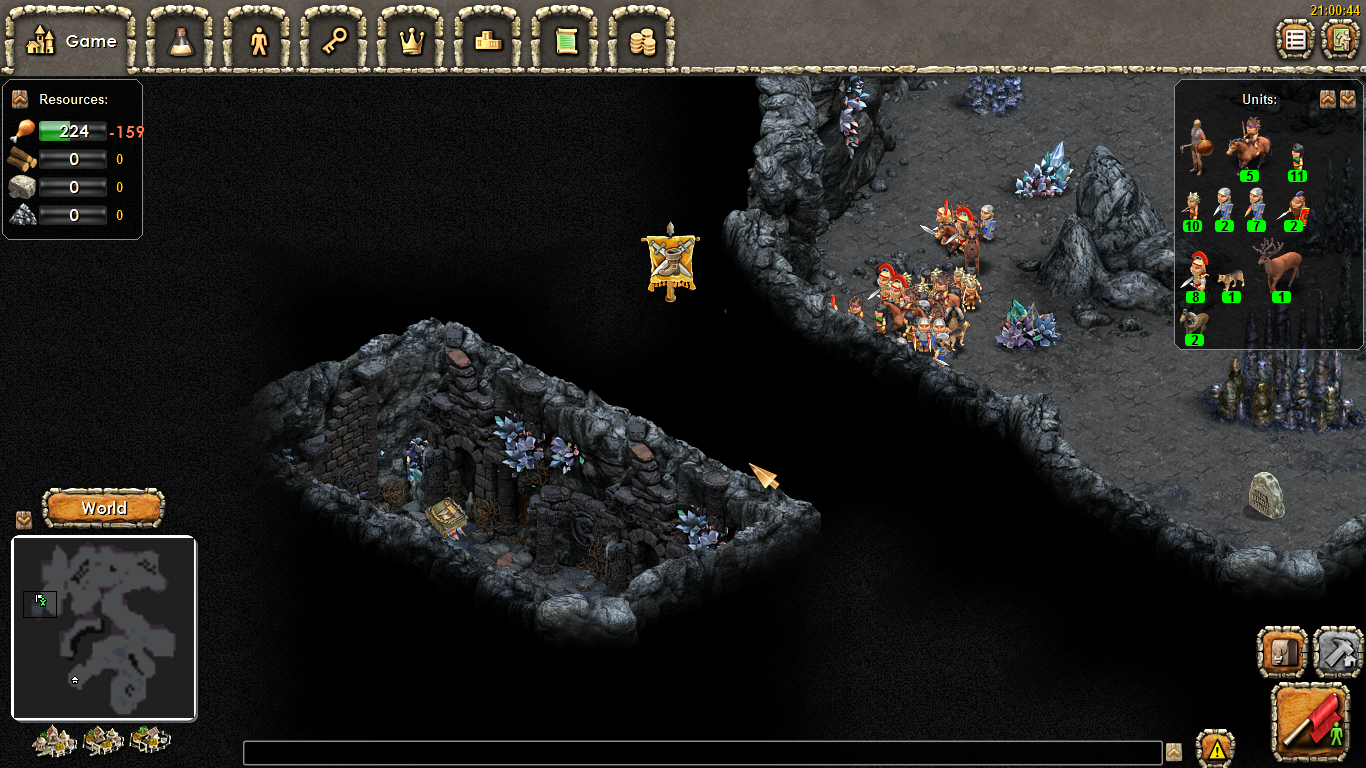1366x768 pixels.
Task: Open the gold coins tab
Action: [642, 41]
